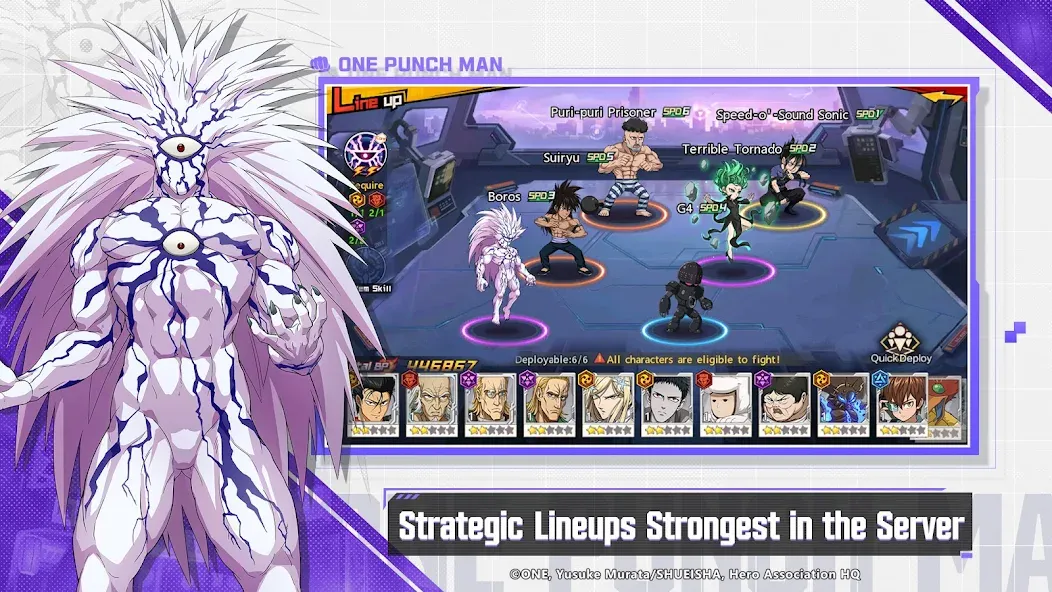Select the long-haired blond hero card
Viewport: 1052px width, 592px height.
click(609, 405)
